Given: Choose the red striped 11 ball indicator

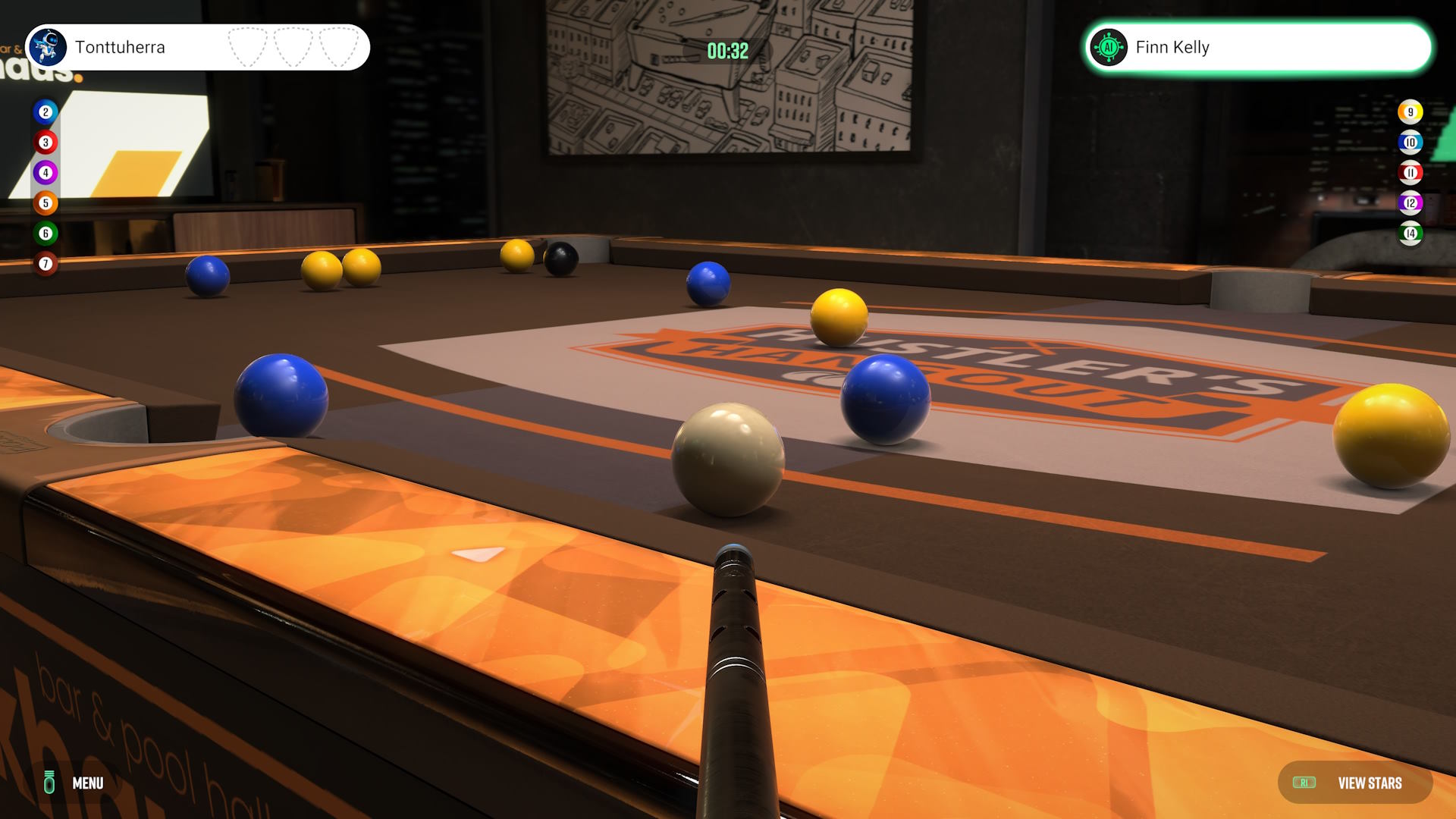Looking at the screenshot, I should click(1410, 173).
